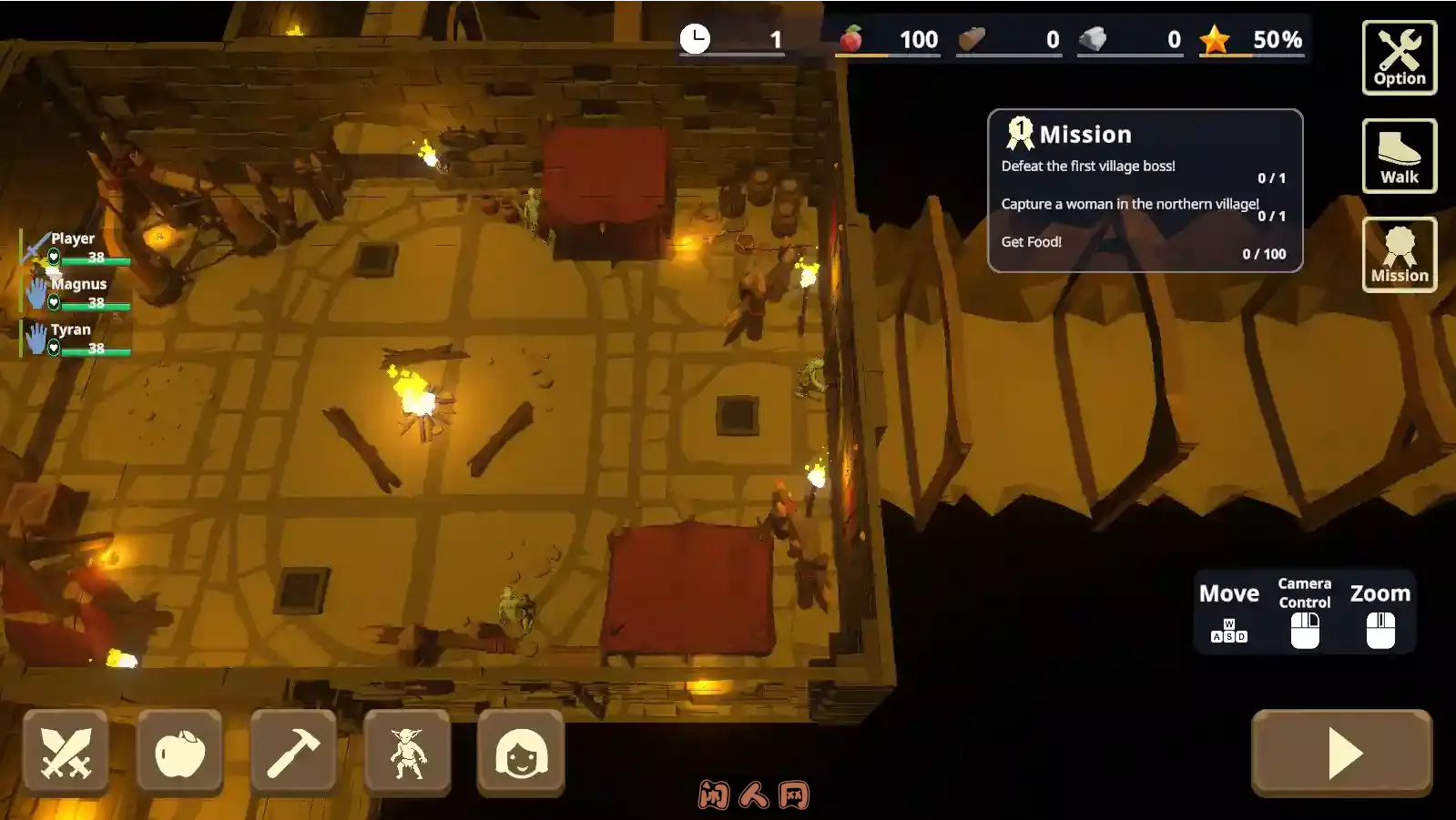Select Magnus in the party list

(78, 293)
